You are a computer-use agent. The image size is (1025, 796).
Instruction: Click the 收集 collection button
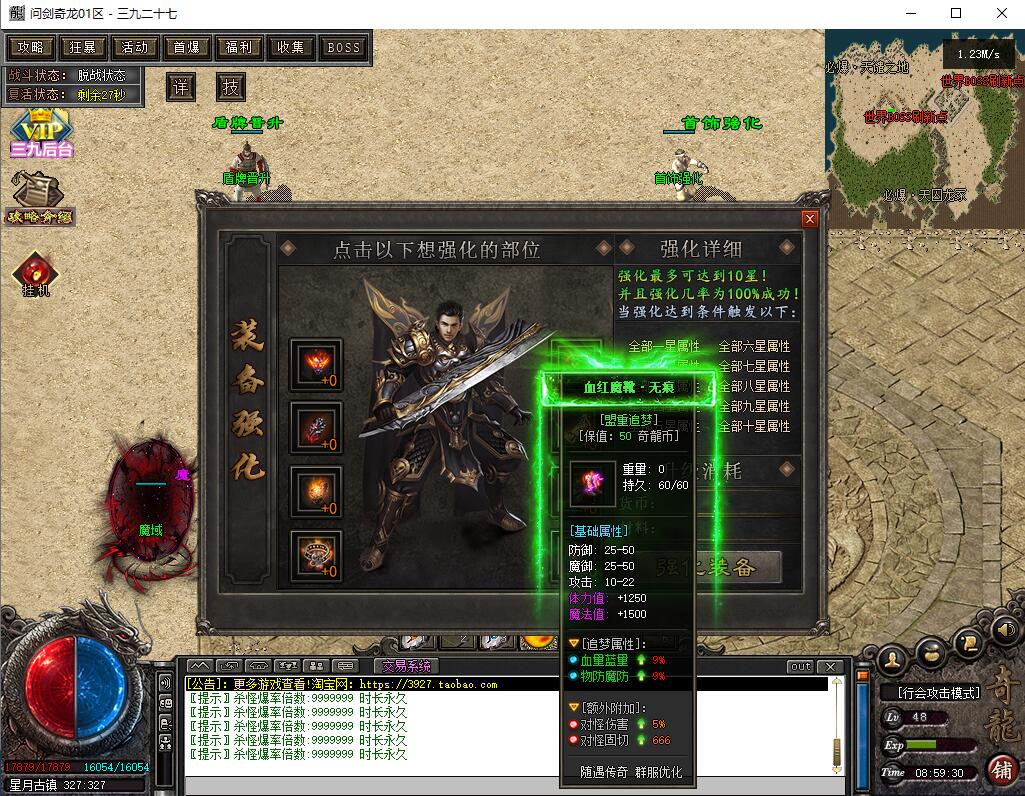click(x=291, y=47)
